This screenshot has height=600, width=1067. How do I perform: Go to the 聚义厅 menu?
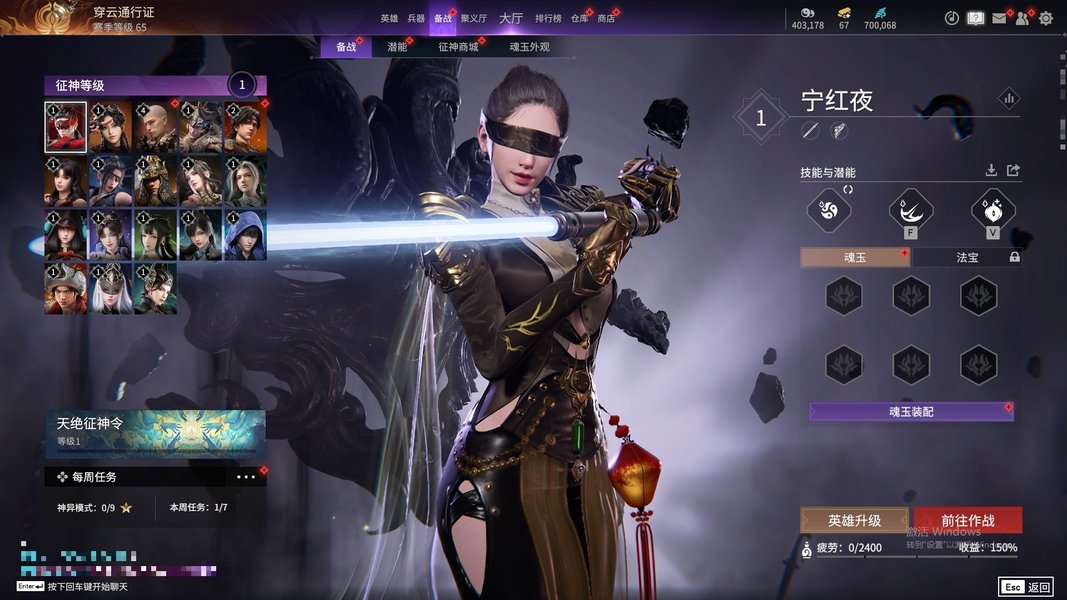click(x=473, y=18)
